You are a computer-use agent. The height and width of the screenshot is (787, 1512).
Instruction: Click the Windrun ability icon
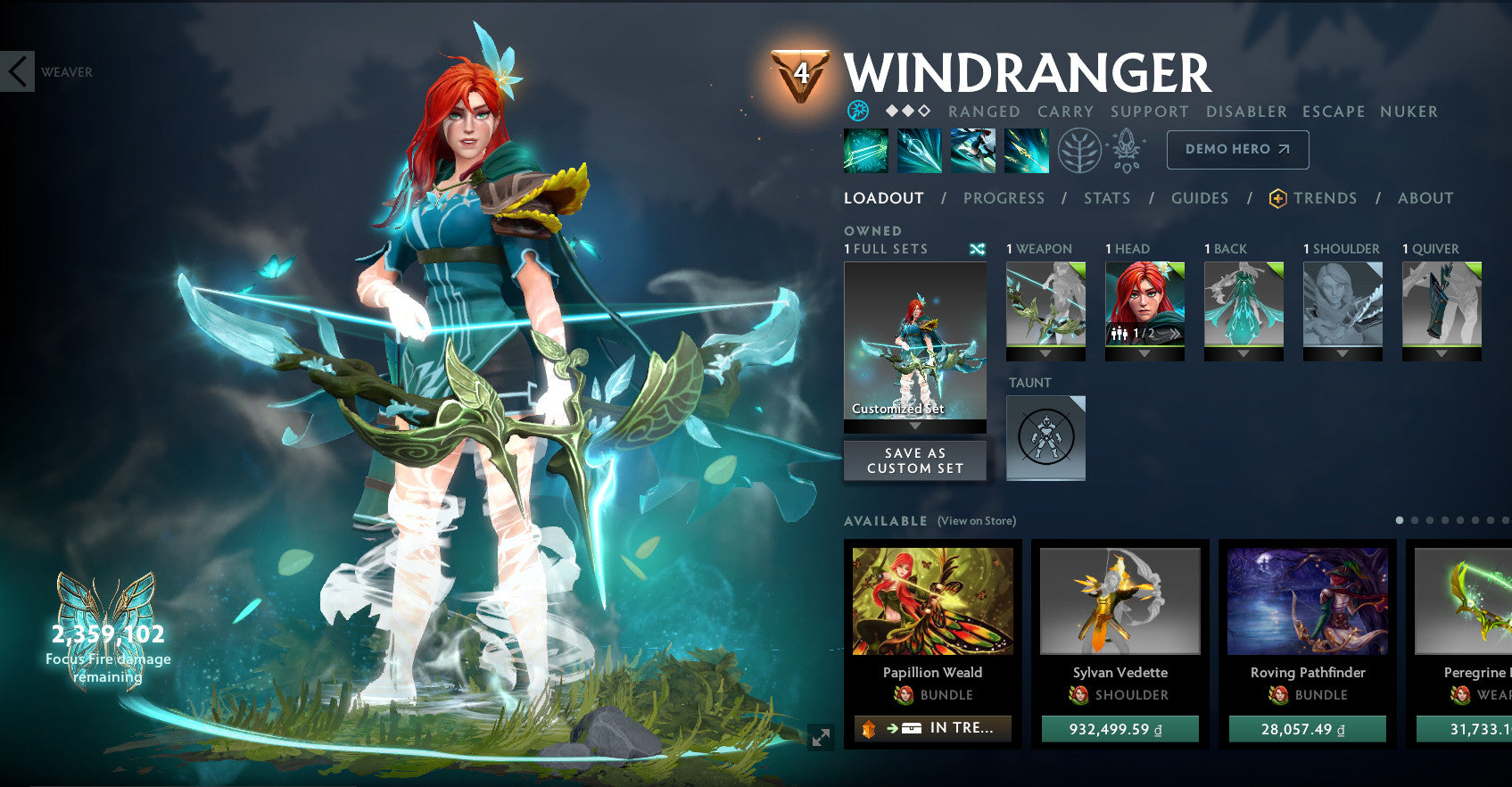(x=972, y=150)
